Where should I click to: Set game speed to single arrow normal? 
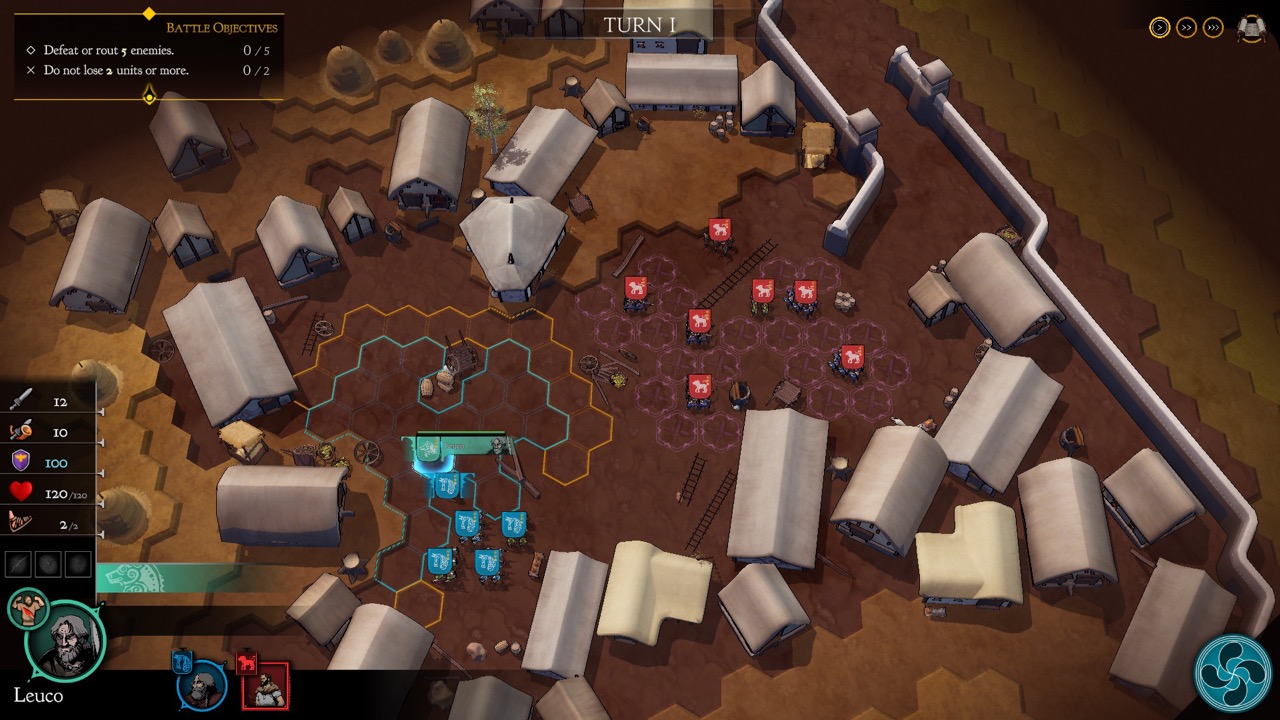click(x=1159, y=28)
